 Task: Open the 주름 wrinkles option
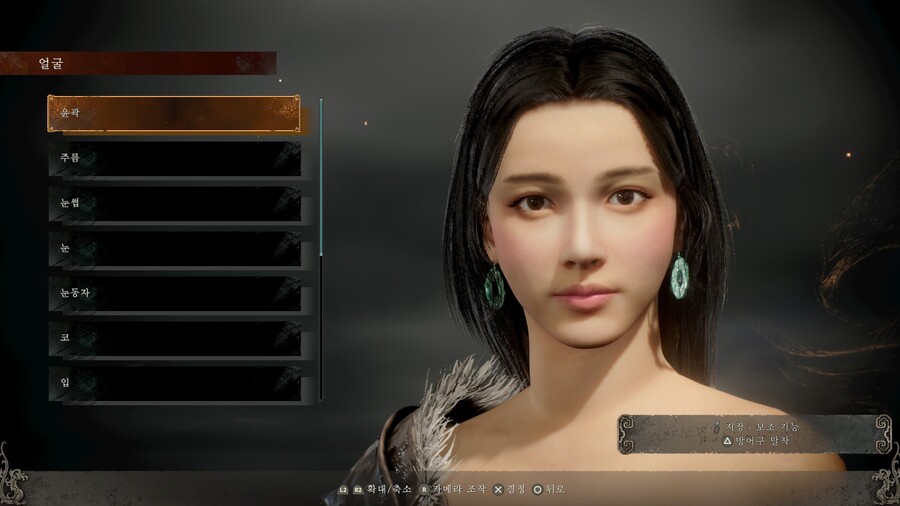[x=174, y=159]
